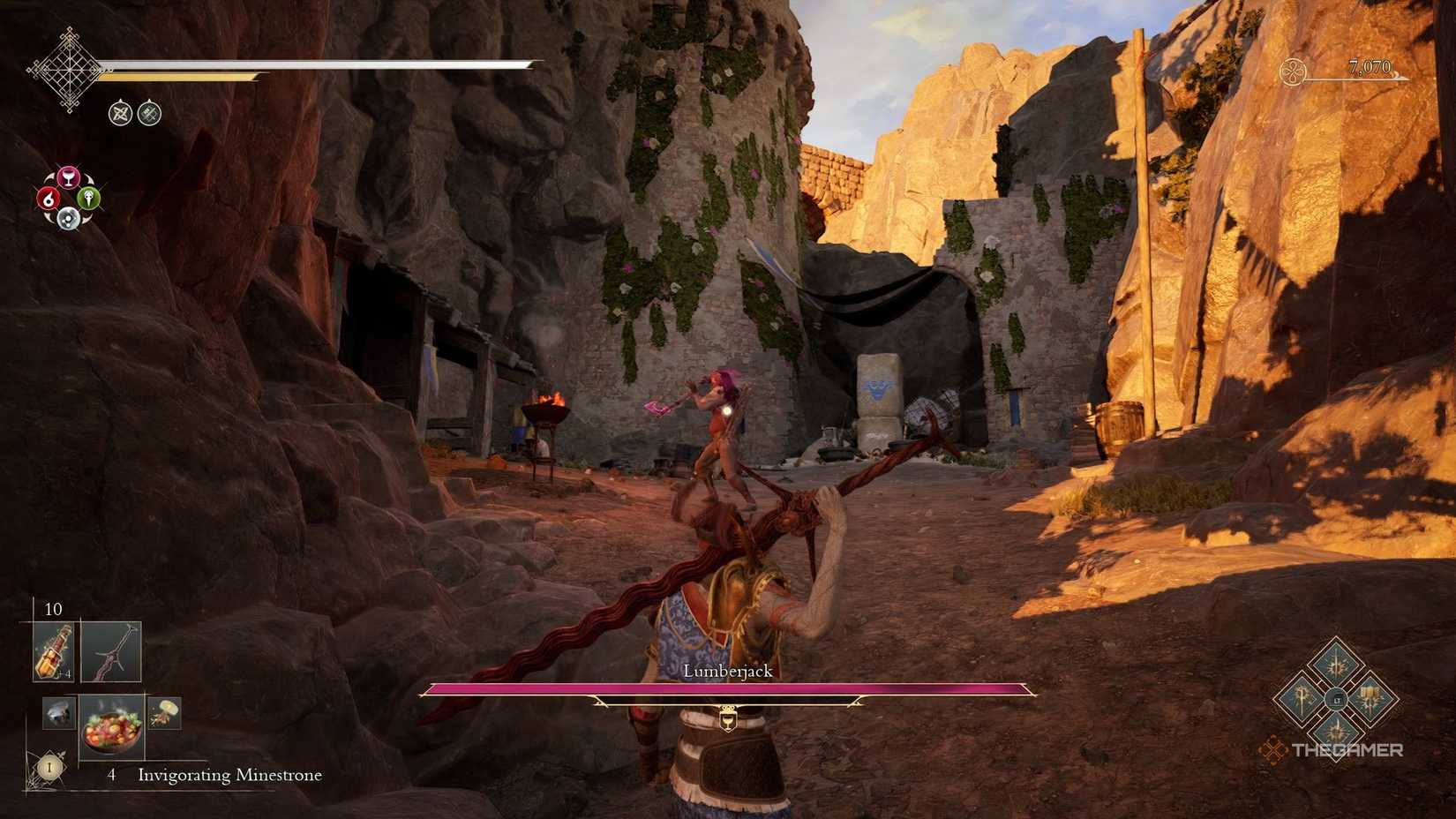Select the throwing bottle consumable icon
The image size is (1456, 819).
(x=54, y=650)
